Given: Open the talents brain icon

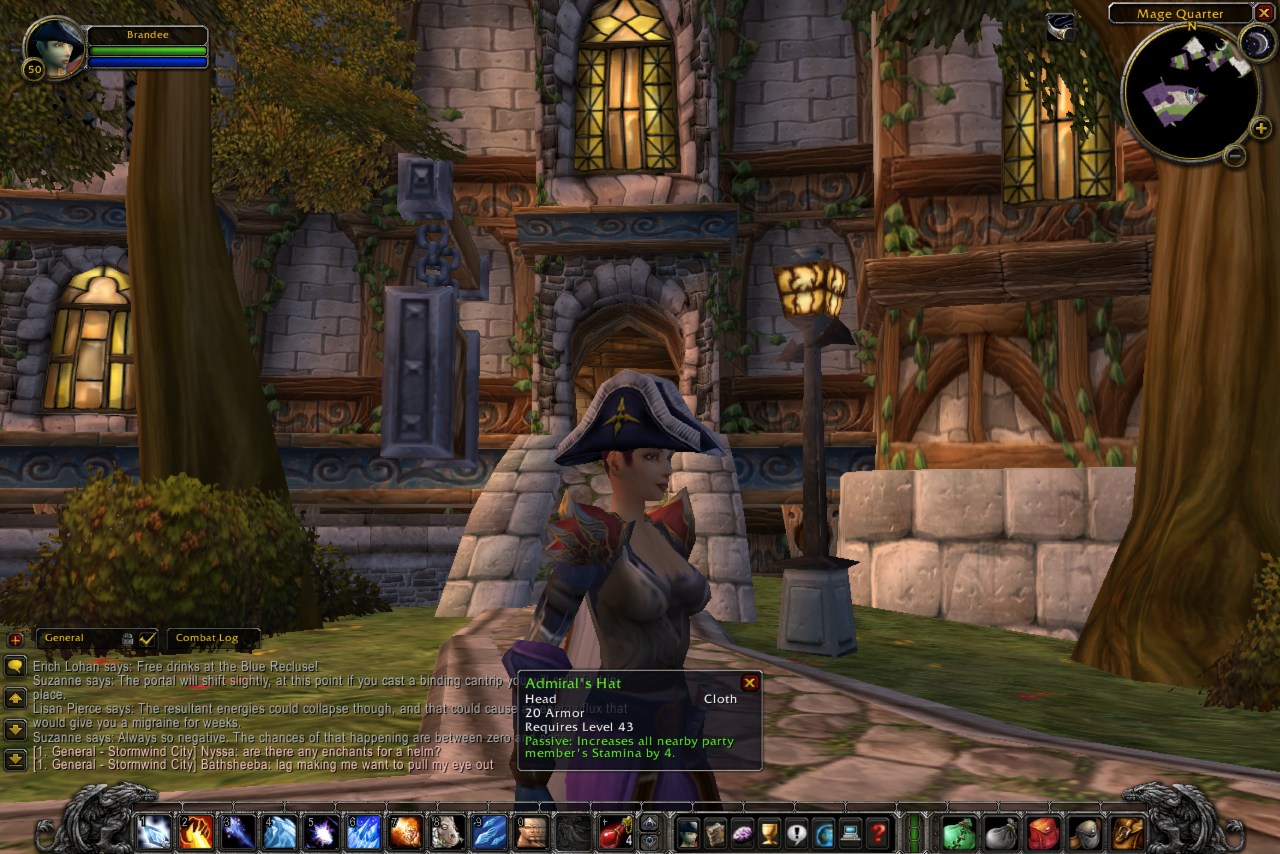Looking at the screenshot, I should point(742,831).
